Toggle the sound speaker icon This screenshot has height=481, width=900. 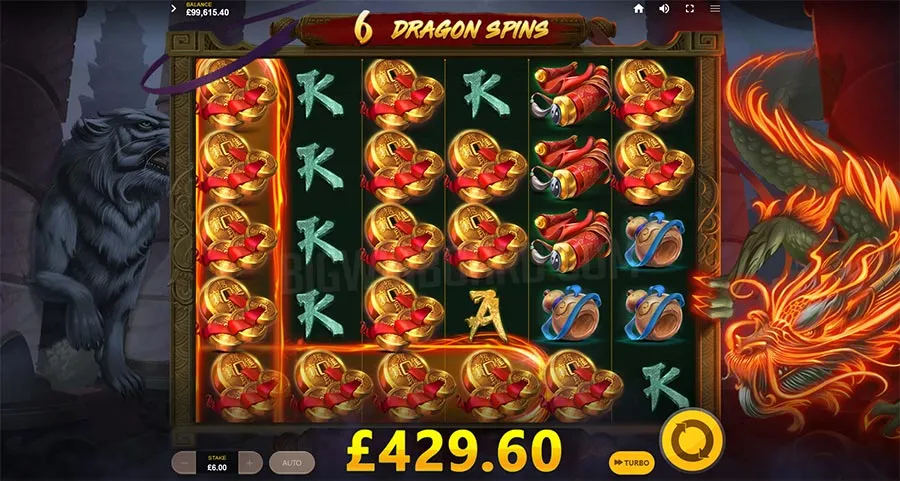coord(664,9)
